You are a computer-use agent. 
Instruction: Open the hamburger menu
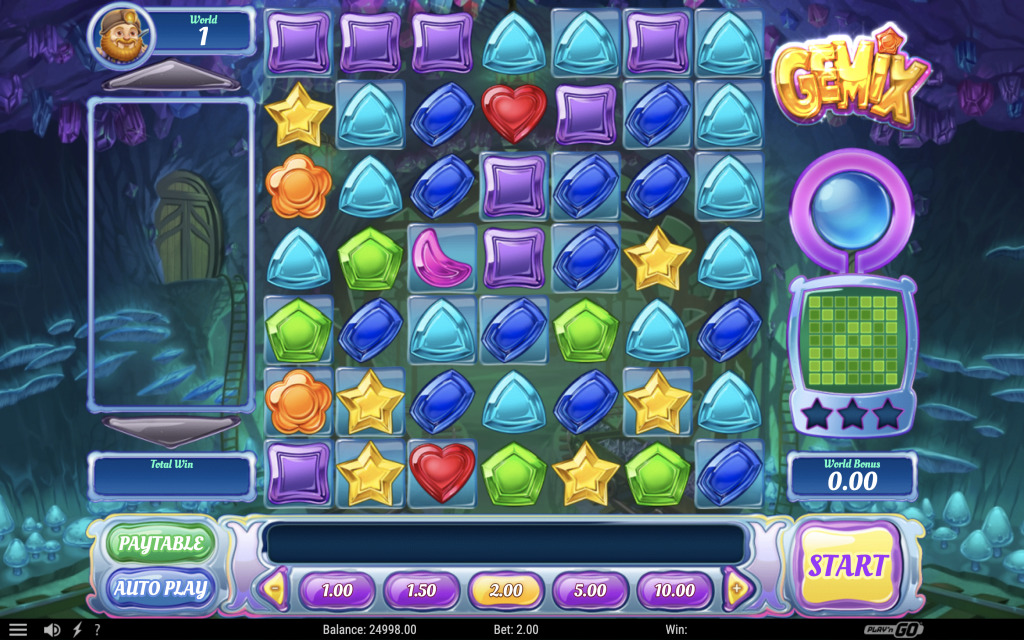[18, 630]
